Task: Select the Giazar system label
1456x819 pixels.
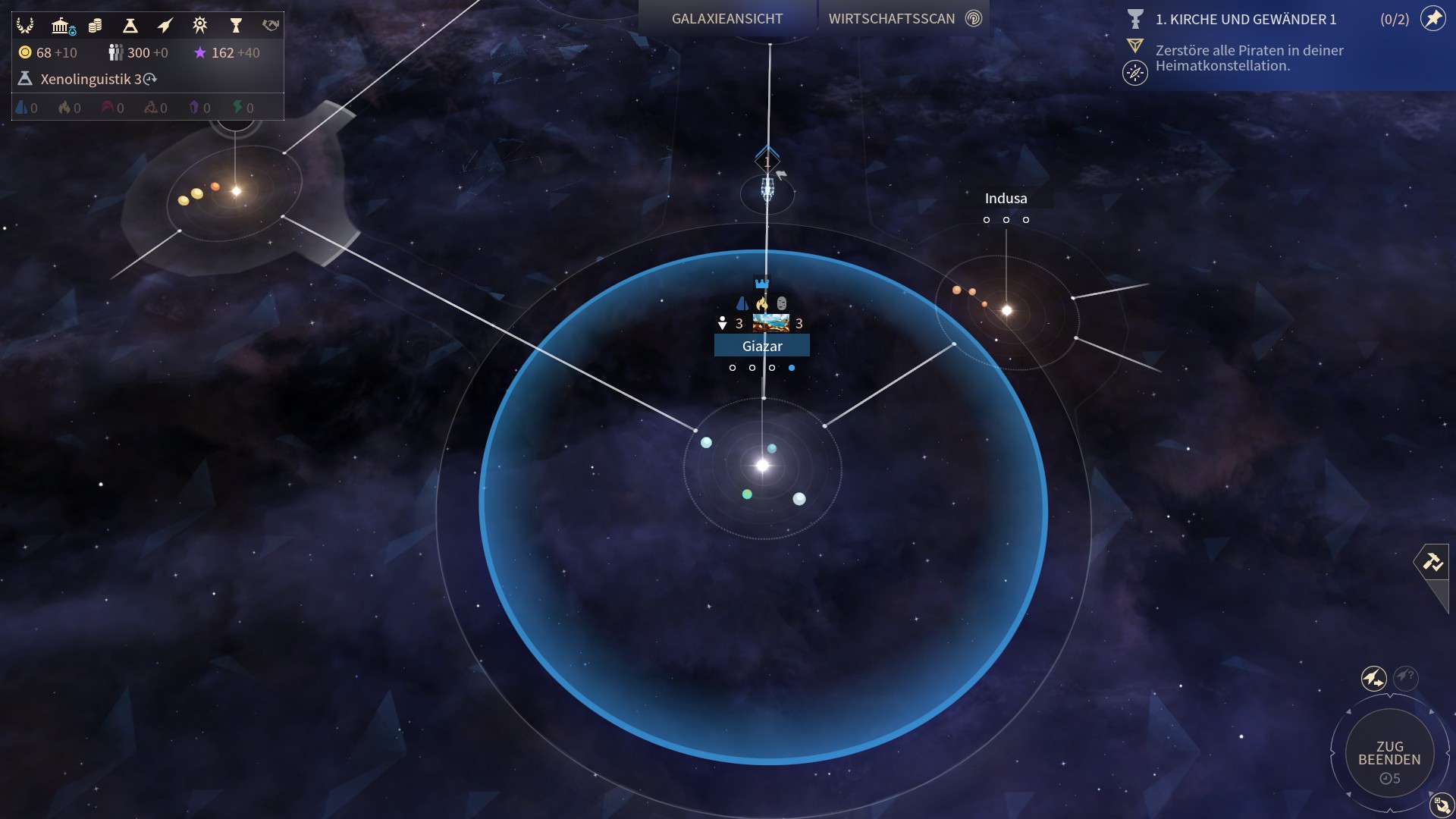Action: tap(762, 346)
